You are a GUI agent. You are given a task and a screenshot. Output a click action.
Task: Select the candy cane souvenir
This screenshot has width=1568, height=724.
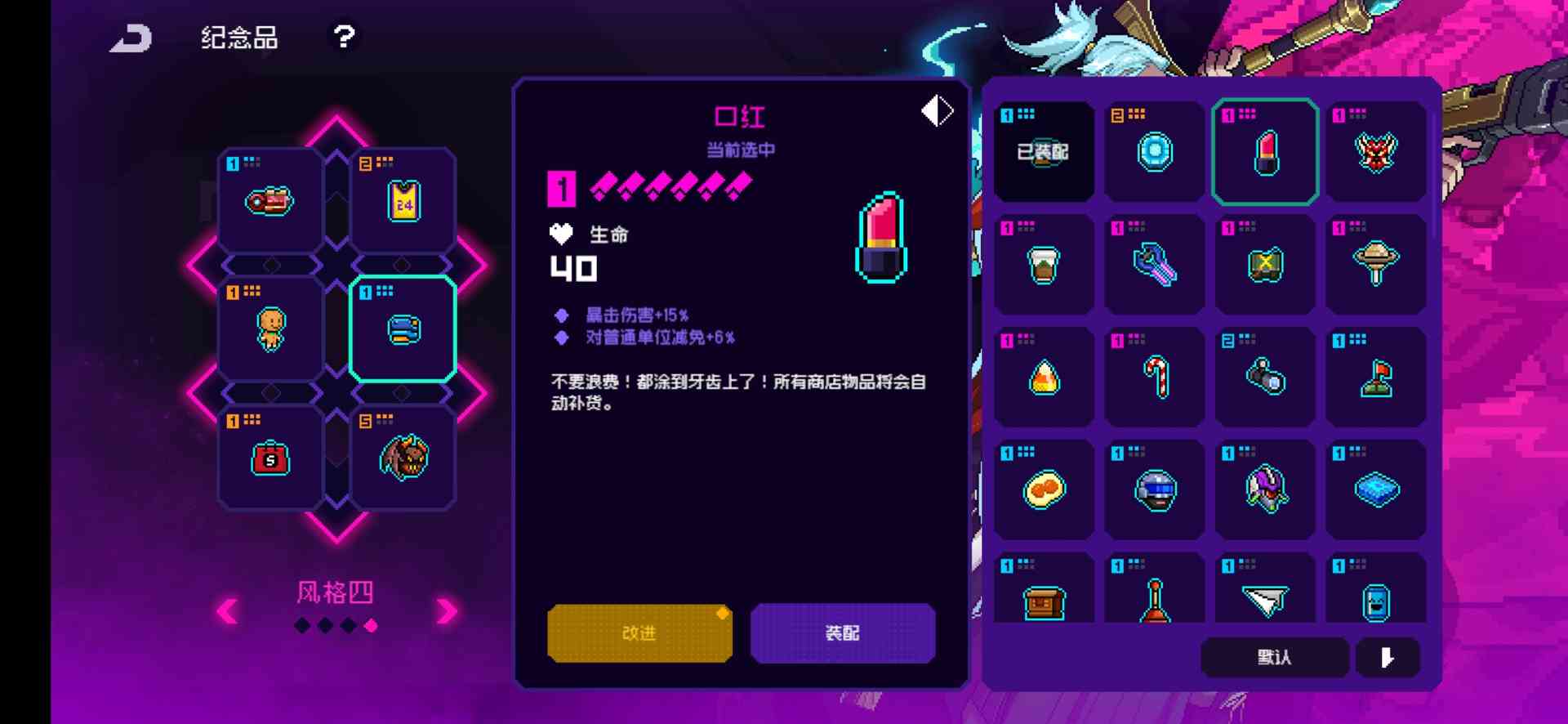tap(1154, 376)
